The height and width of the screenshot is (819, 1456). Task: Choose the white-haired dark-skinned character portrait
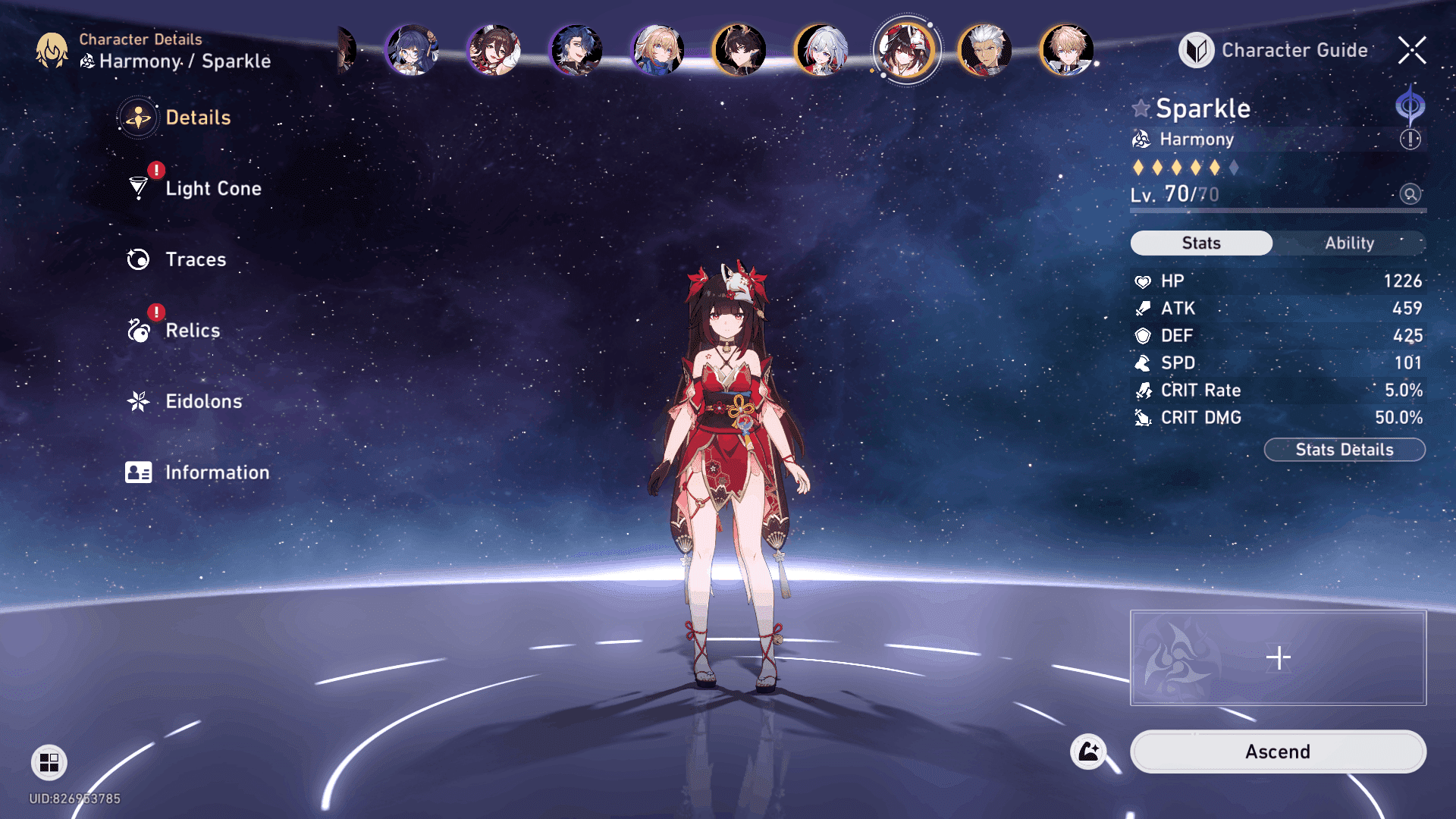[984, 51]
